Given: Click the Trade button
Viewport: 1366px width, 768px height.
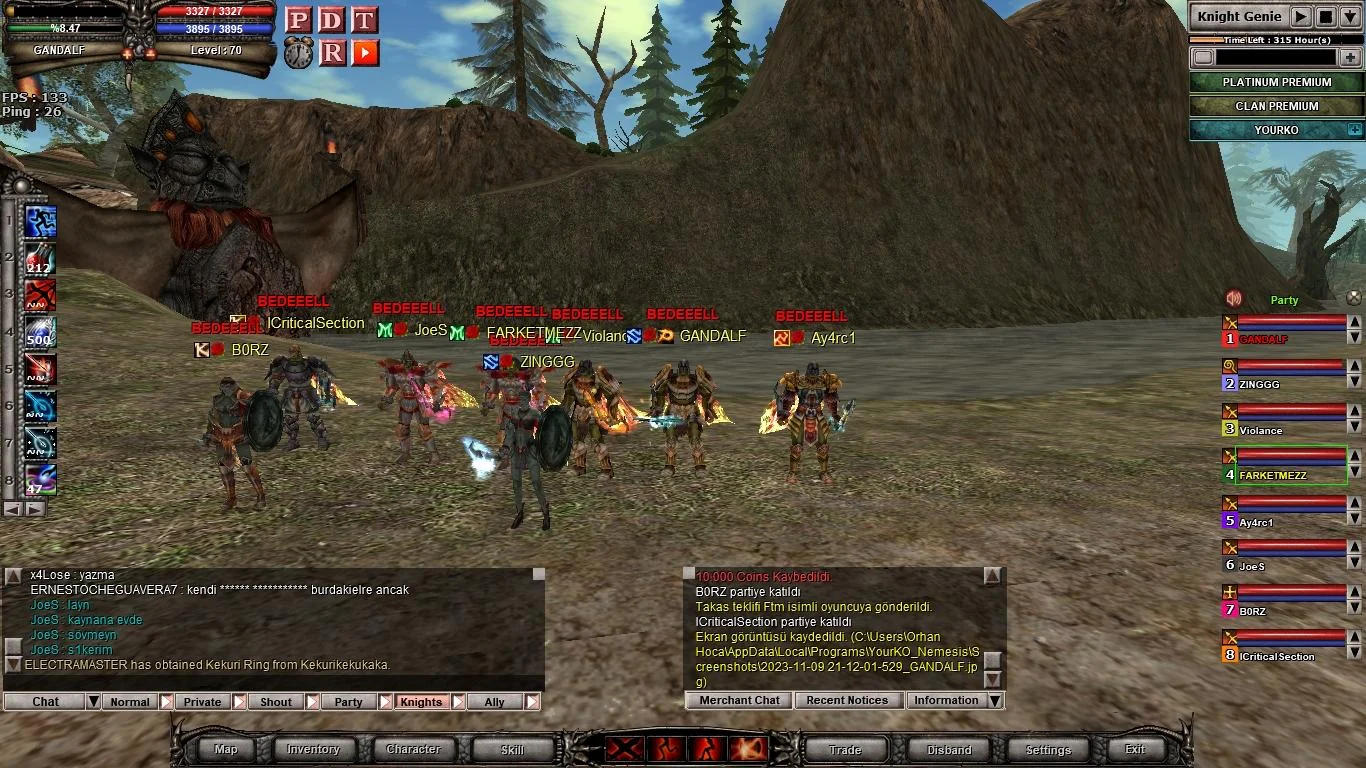Looking at the screenshot, I should click(x=845, y=749).
